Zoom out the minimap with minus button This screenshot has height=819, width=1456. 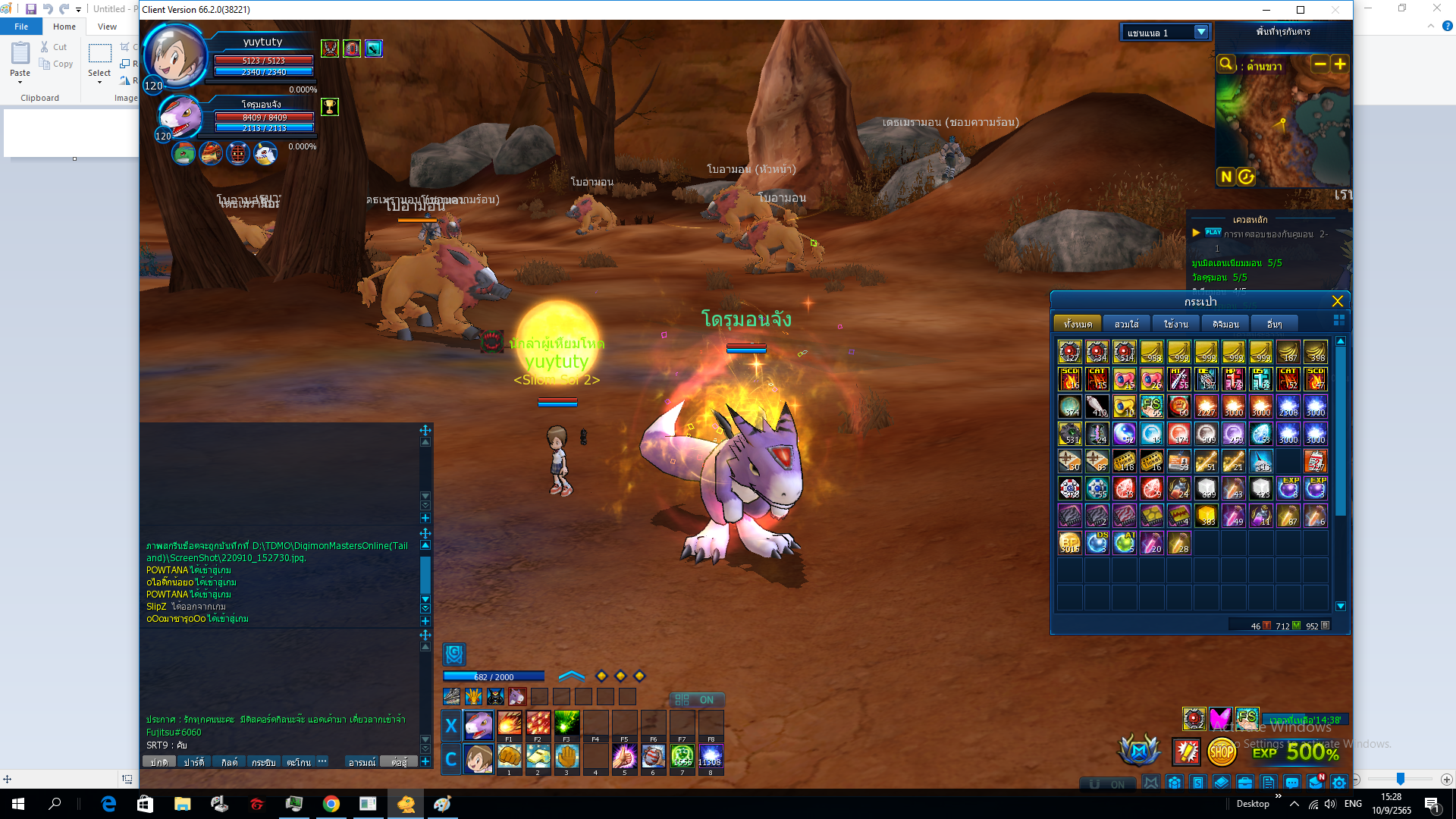(1320, 64)
